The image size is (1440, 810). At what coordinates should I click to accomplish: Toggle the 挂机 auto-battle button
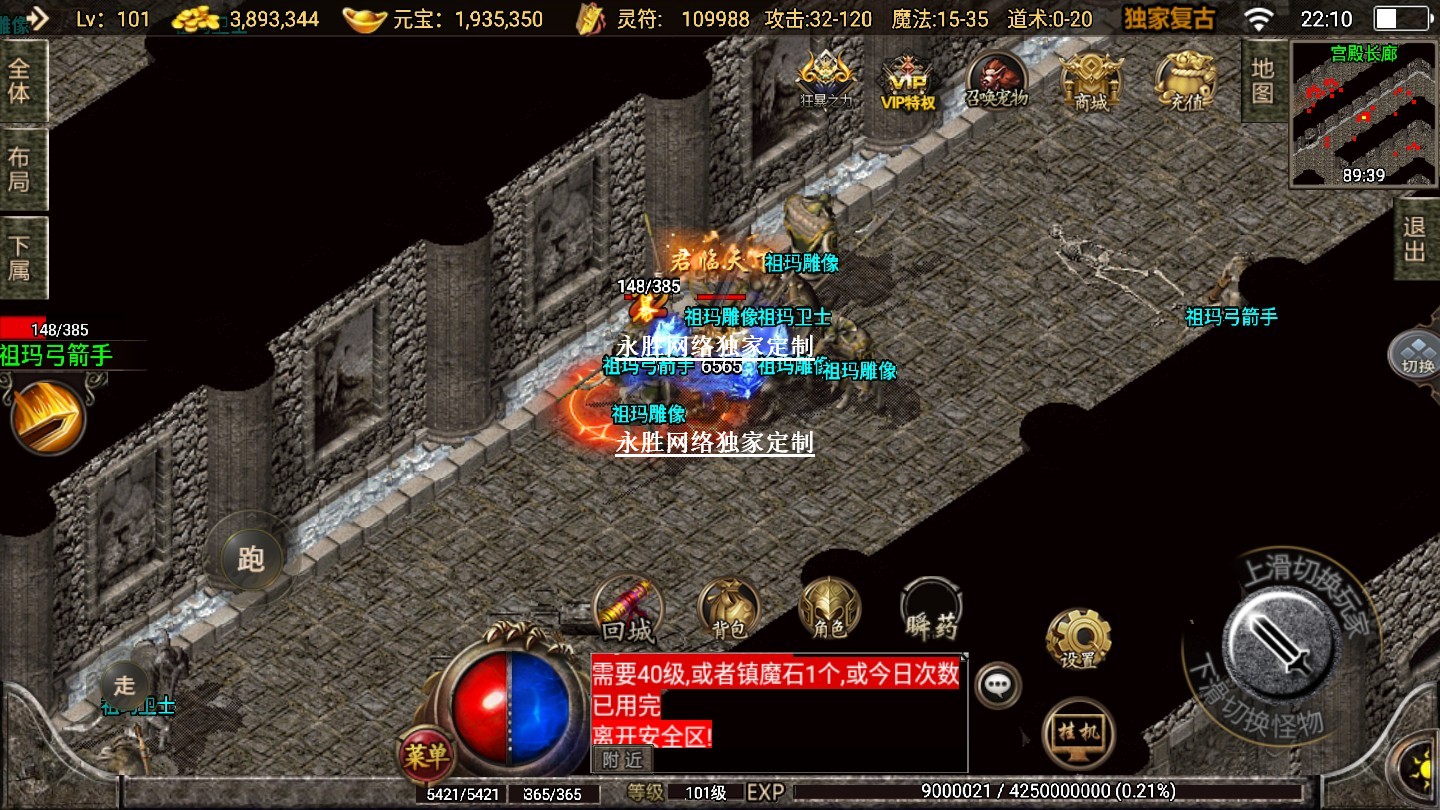click(1078, 732)
